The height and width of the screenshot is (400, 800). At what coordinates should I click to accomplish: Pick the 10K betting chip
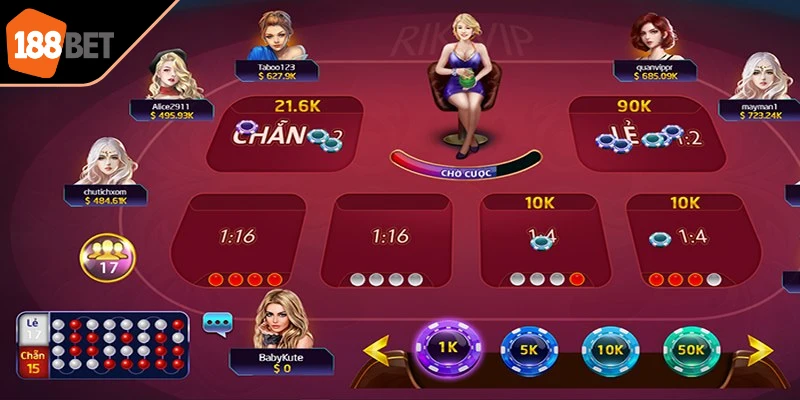point(608,352)
